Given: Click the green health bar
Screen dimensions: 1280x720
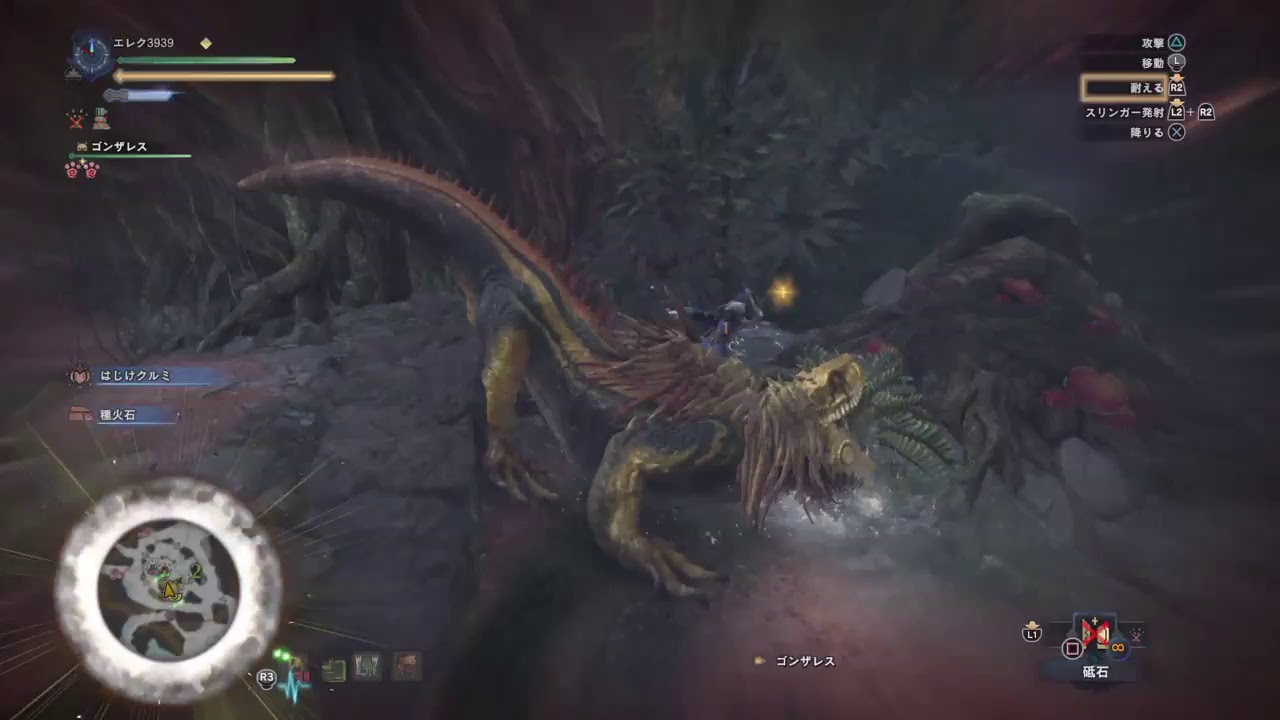Looking at the screenshot, I should tap(205, 60).
